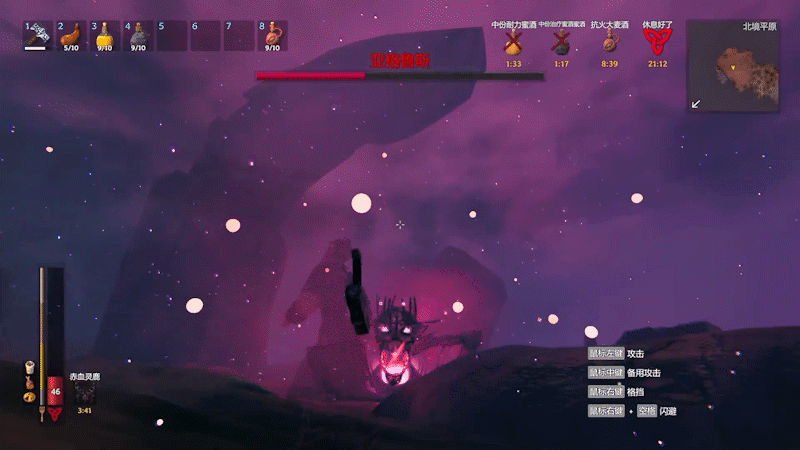Use the dark grey potion in slot 4
Image resolution: width=800 pixels, height=450 pixels.
pos(138,35)
